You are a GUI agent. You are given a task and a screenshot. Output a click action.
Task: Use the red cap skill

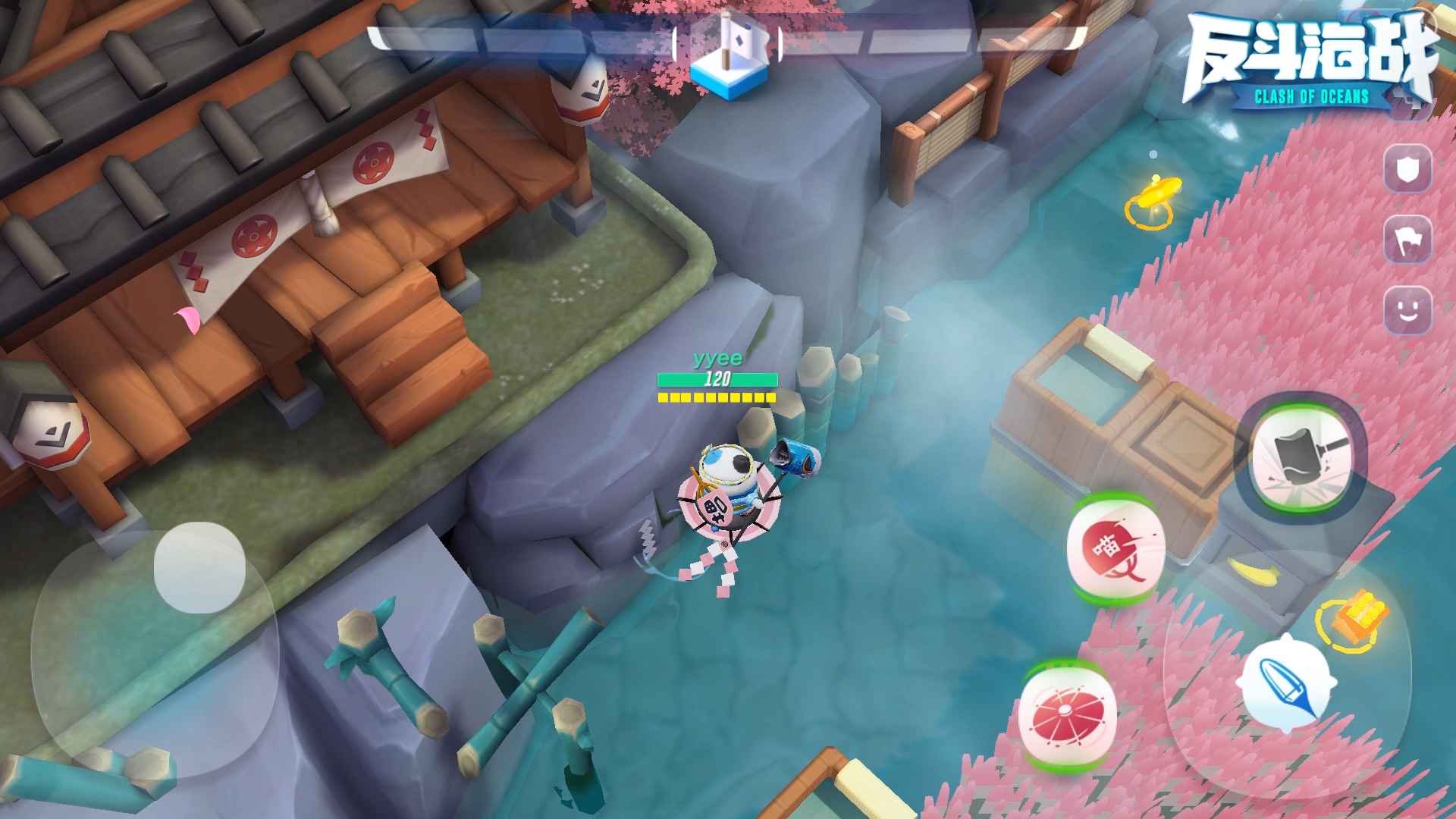click(x=1116, y=548)
